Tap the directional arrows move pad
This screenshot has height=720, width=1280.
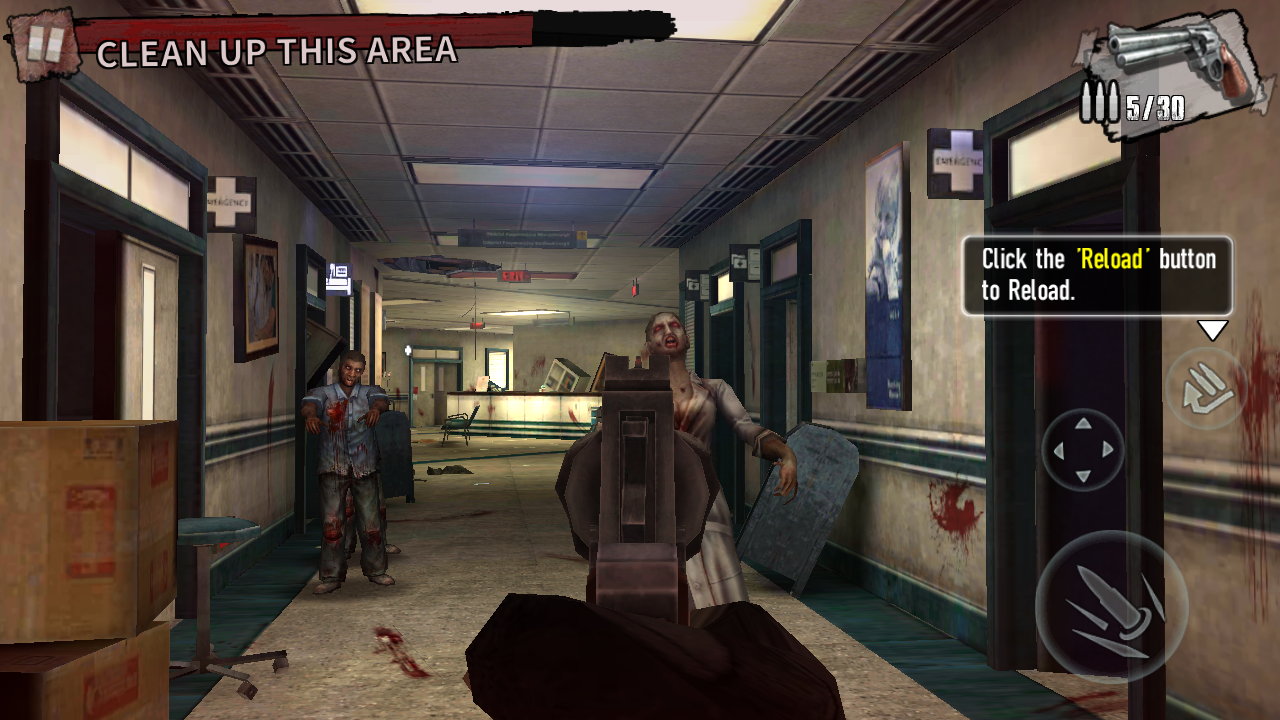tap(1083, 450)
